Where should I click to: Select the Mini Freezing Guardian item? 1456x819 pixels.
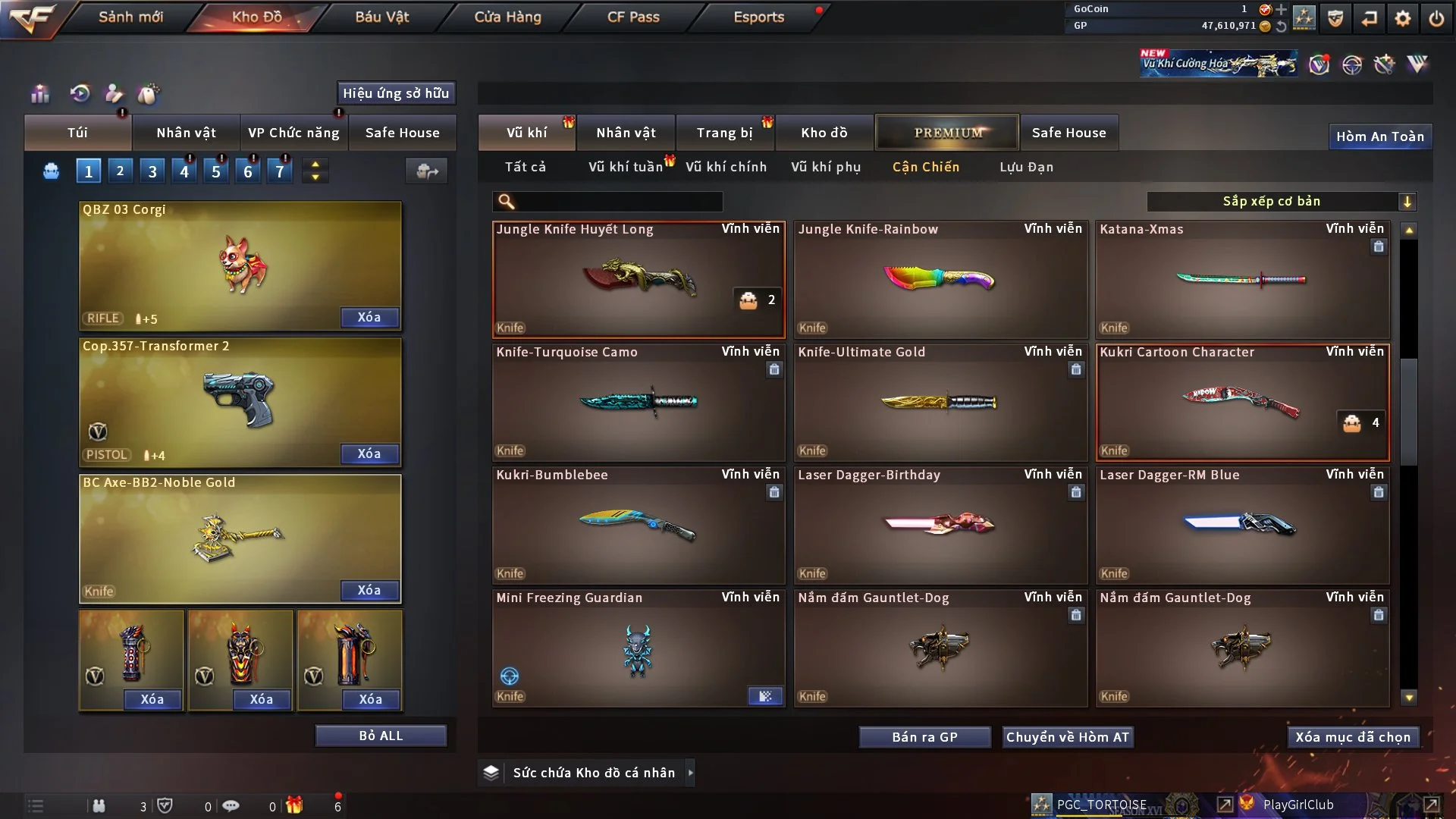point(638,648)
